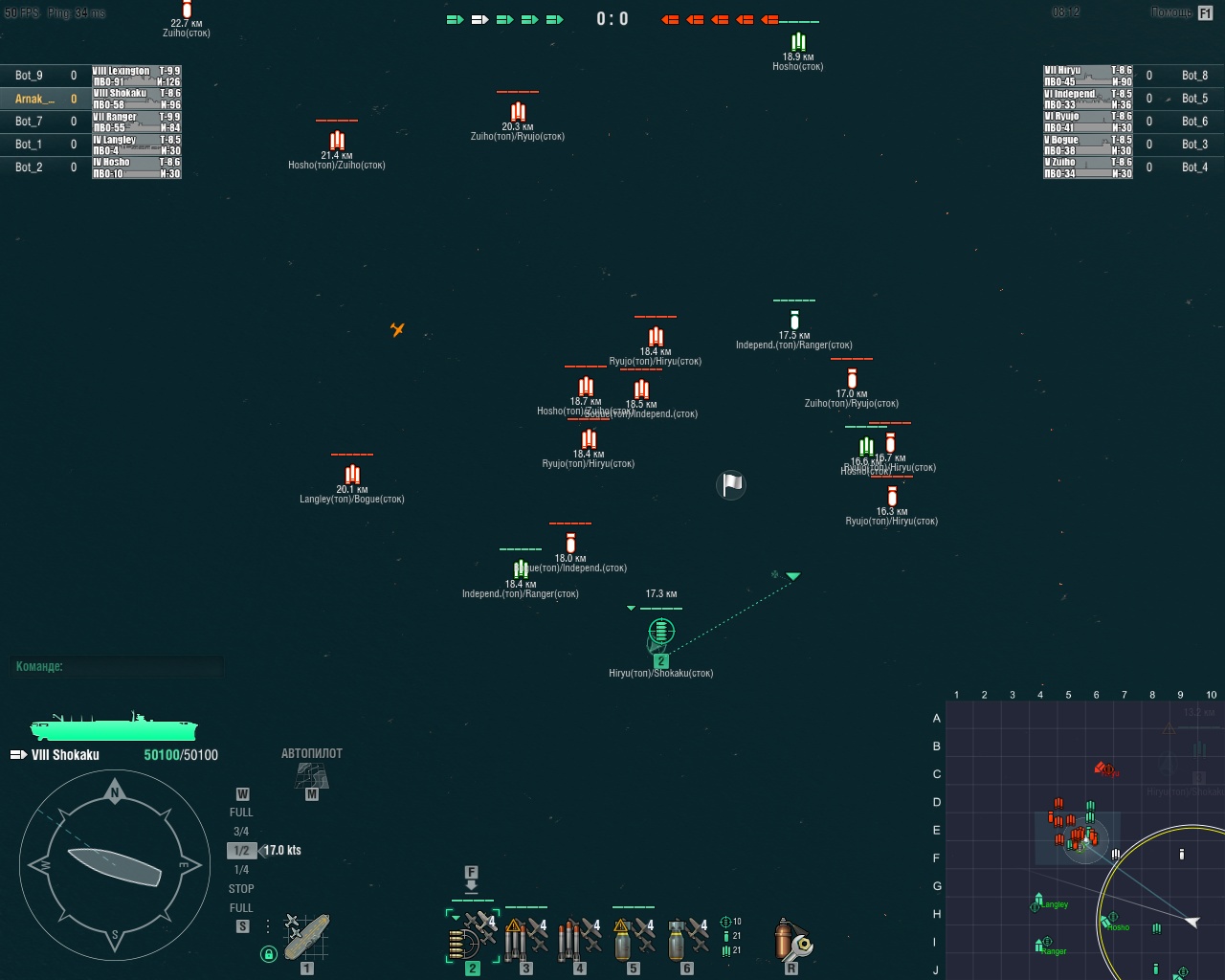Set engine telegraph to STOP
This screenshot has width=1225, height=980.
pos(241,889)
